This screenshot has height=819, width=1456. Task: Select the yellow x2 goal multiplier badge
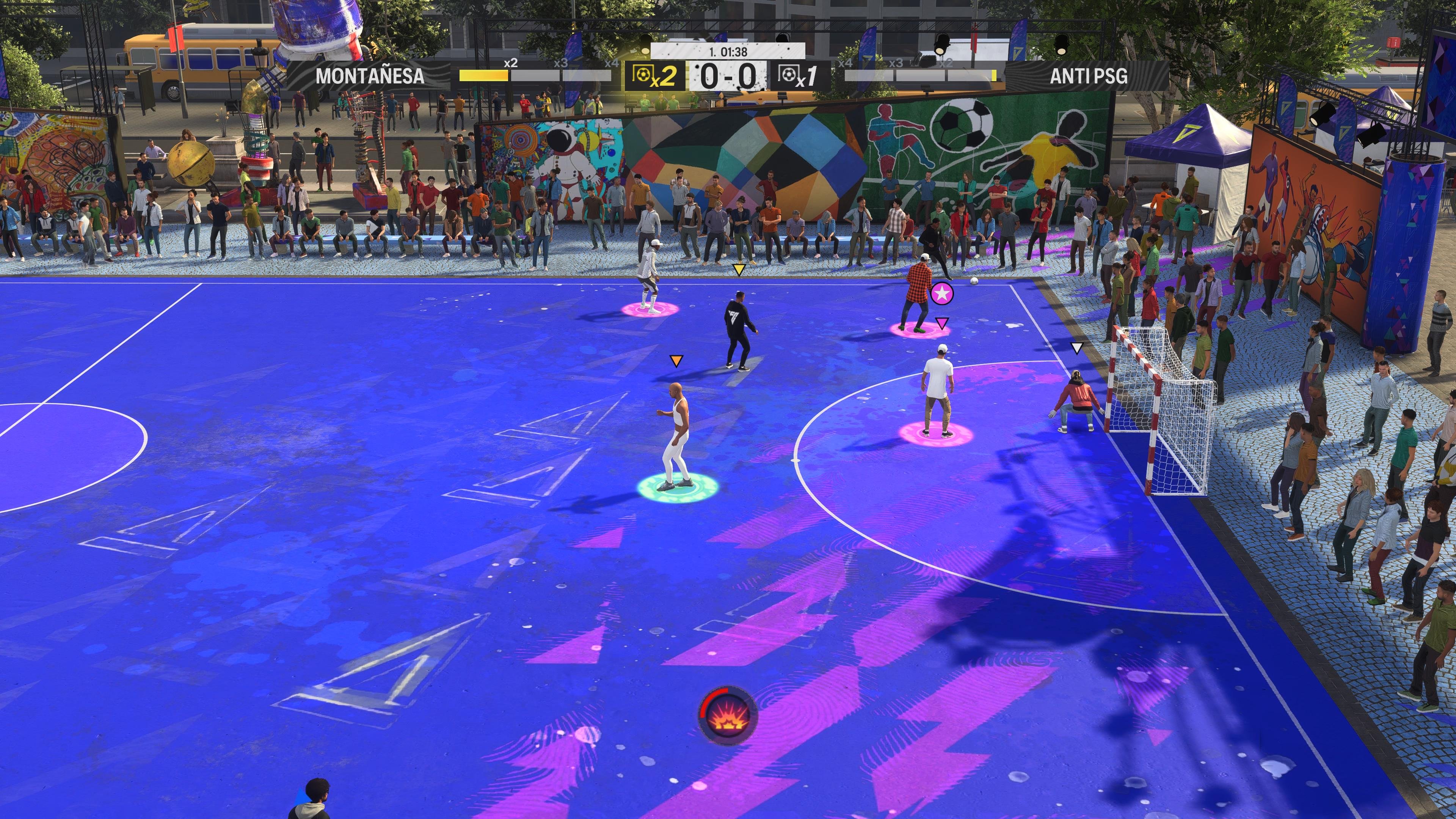[x=653, y=78]
